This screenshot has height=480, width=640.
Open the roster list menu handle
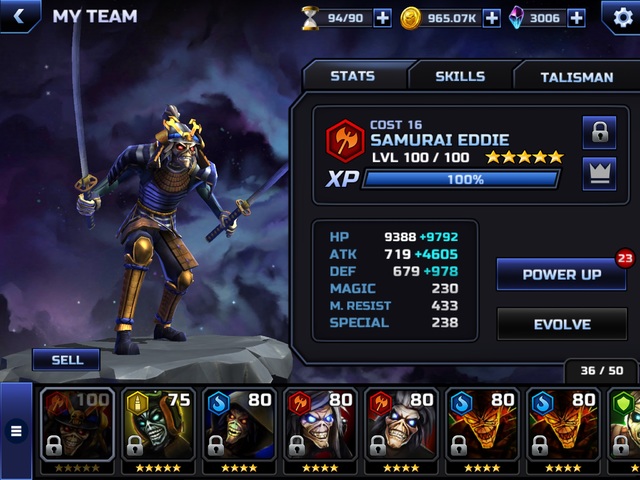point(16,431)
